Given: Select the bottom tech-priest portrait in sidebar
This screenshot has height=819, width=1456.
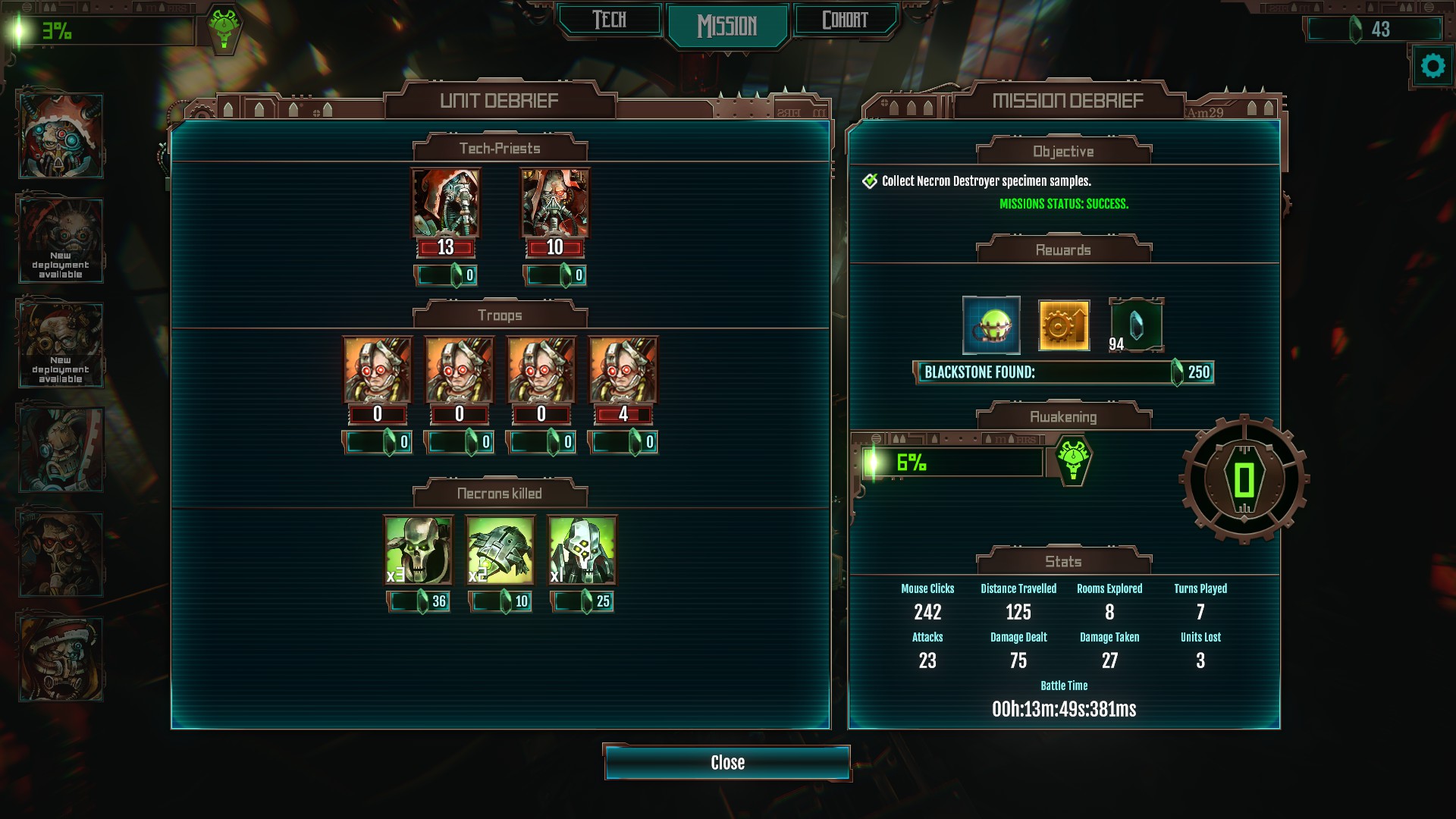Looking at the screenshot, I should [61, 658].
